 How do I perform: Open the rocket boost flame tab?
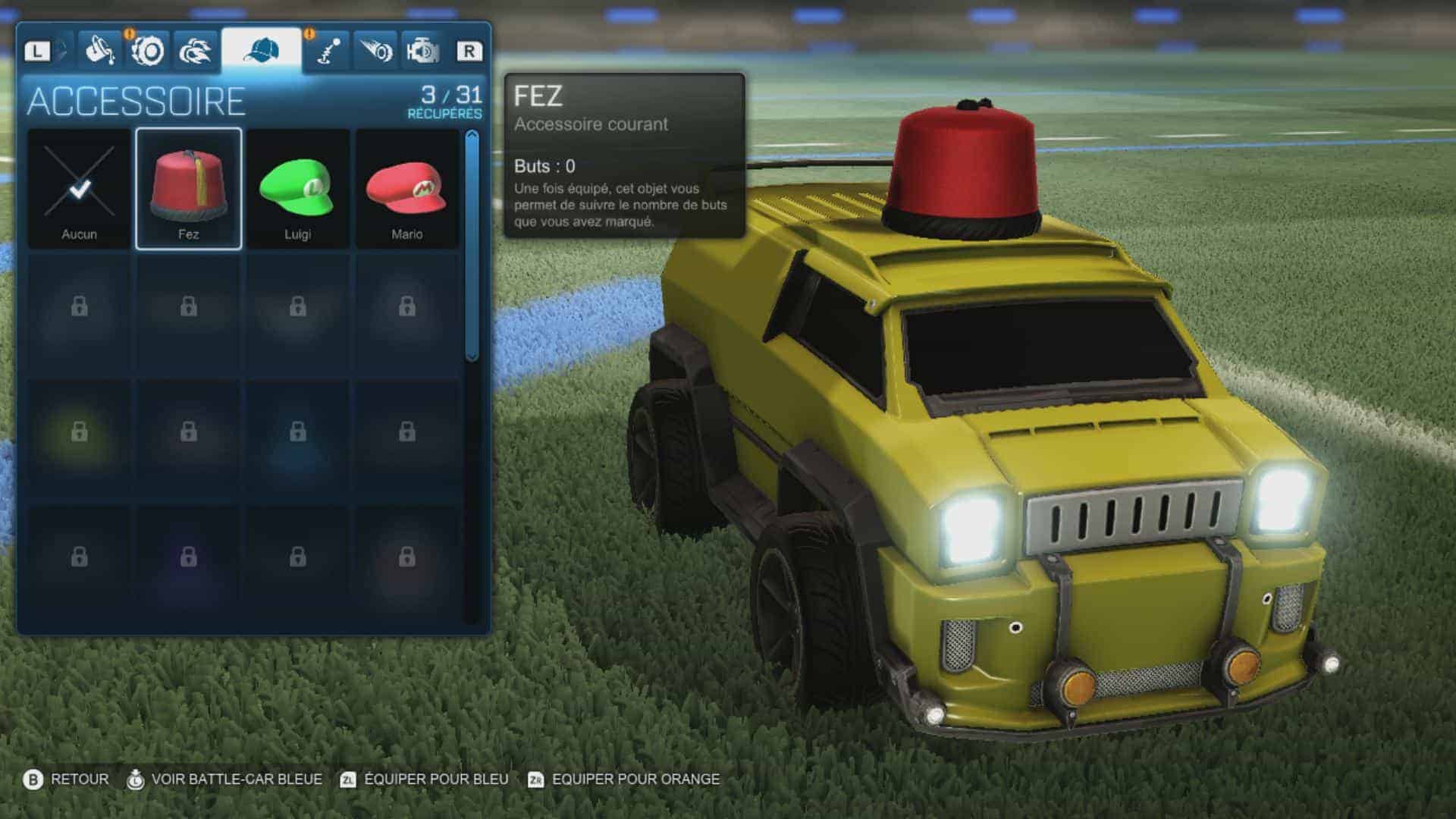pyautogui.click(x=195, y=52)
